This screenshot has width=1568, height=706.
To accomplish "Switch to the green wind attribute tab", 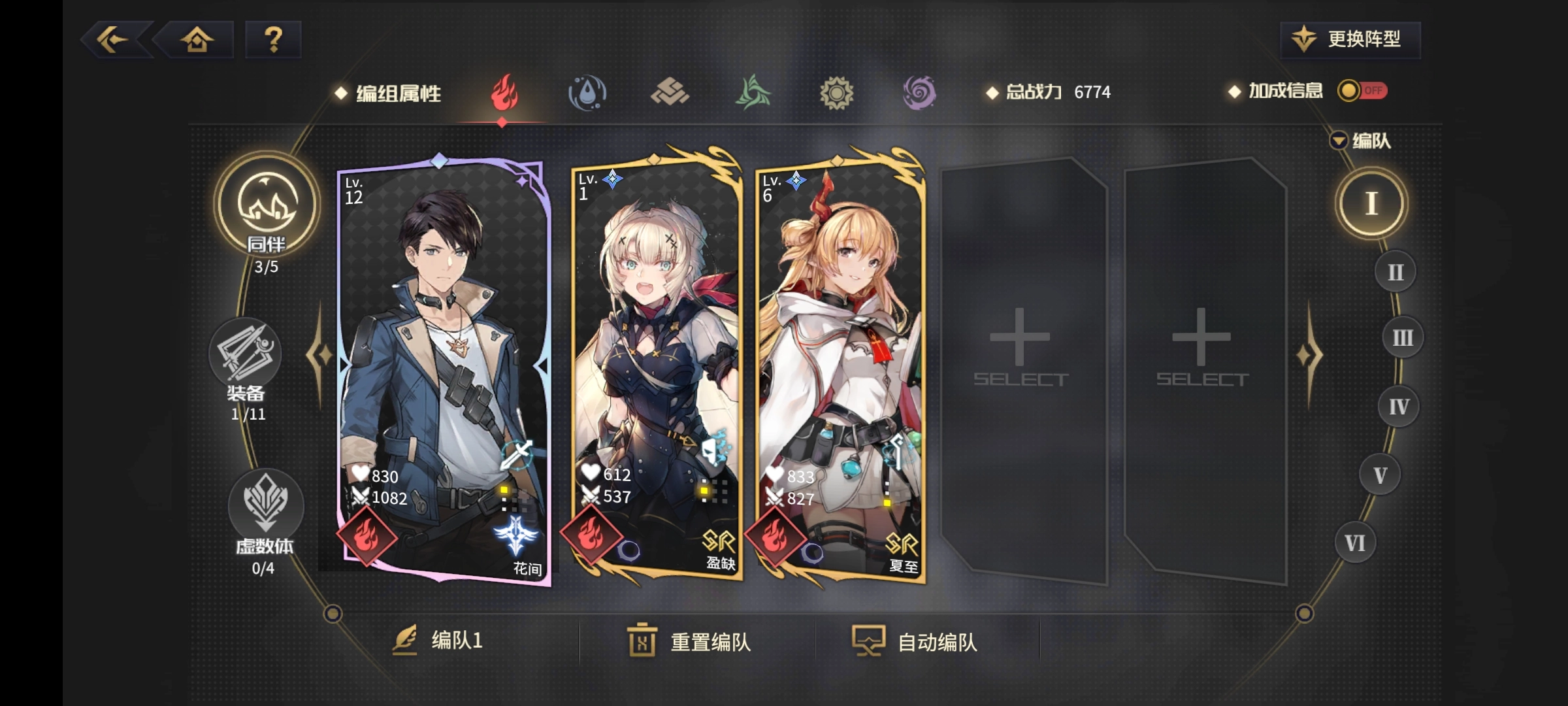I will point(753,93).
